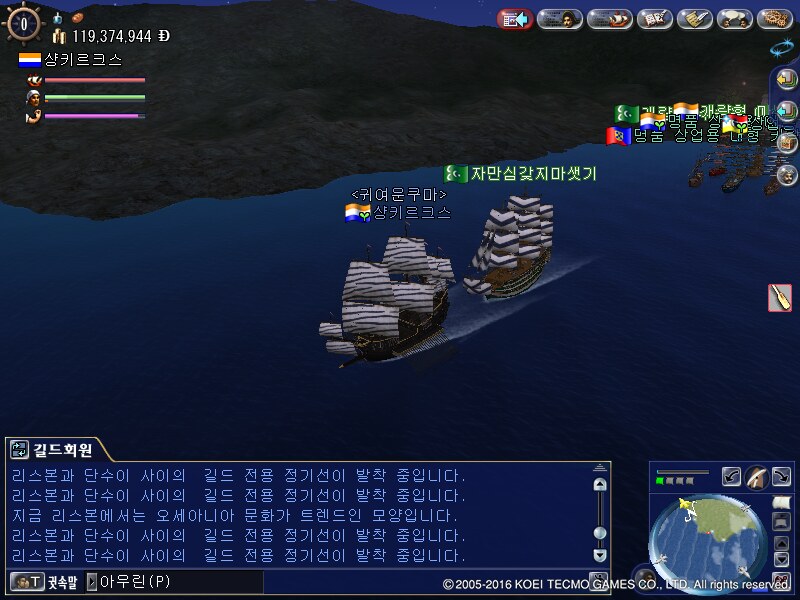Open the scroll and feather menu
Image resolution: width=800 pixels, height=600 pixels.
695,18
